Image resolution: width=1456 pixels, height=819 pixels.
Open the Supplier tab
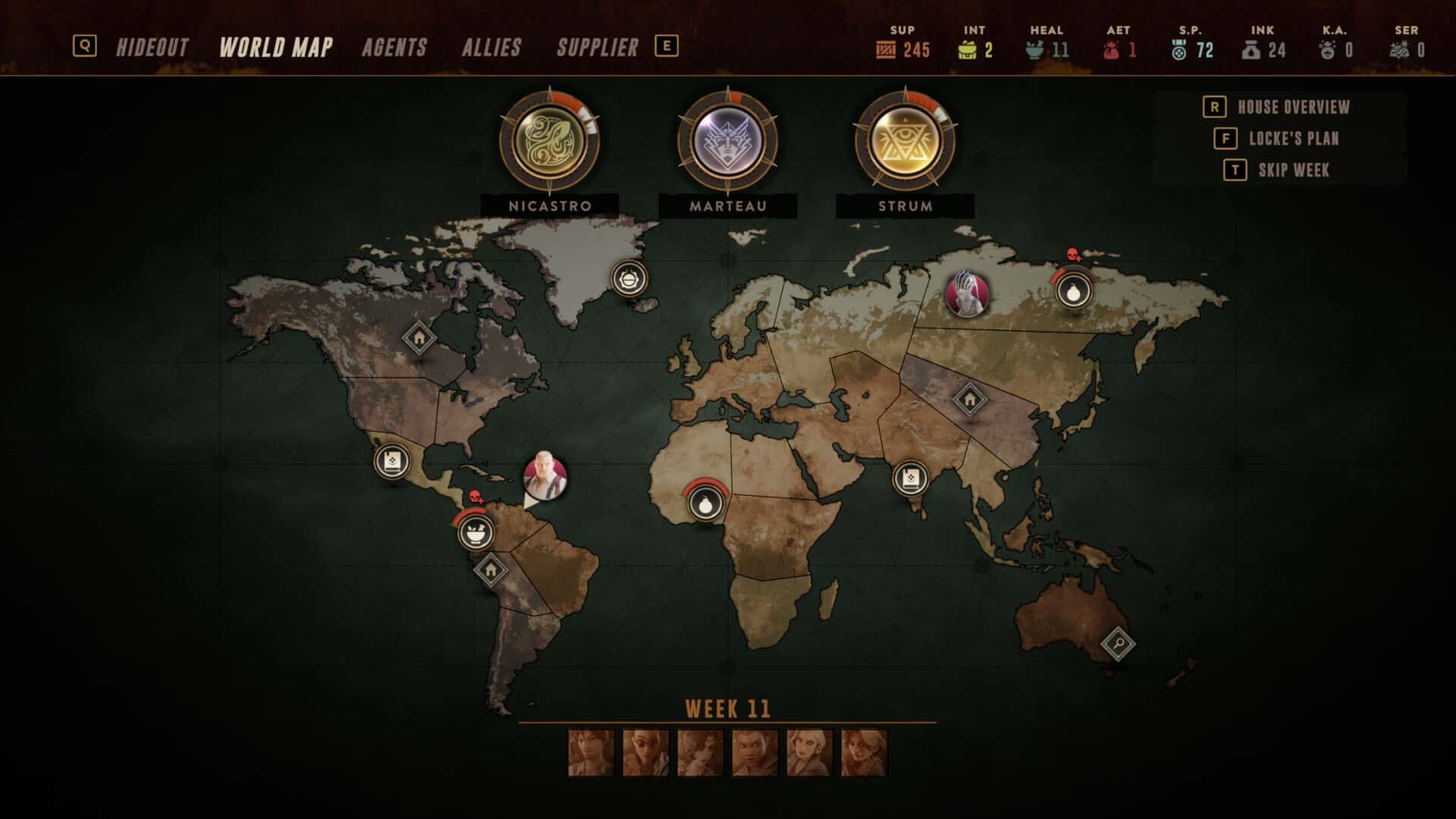tap(597, 47)
